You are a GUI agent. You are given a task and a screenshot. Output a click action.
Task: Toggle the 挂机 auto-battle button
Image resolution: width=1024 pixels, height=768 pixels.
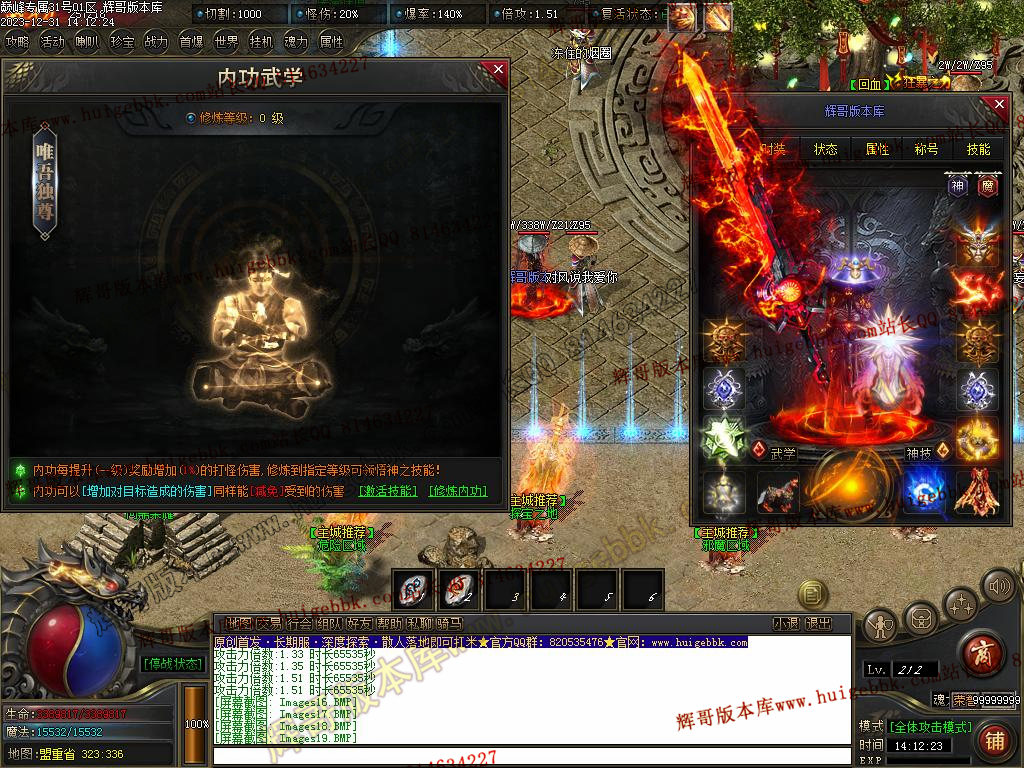point(261,42)
